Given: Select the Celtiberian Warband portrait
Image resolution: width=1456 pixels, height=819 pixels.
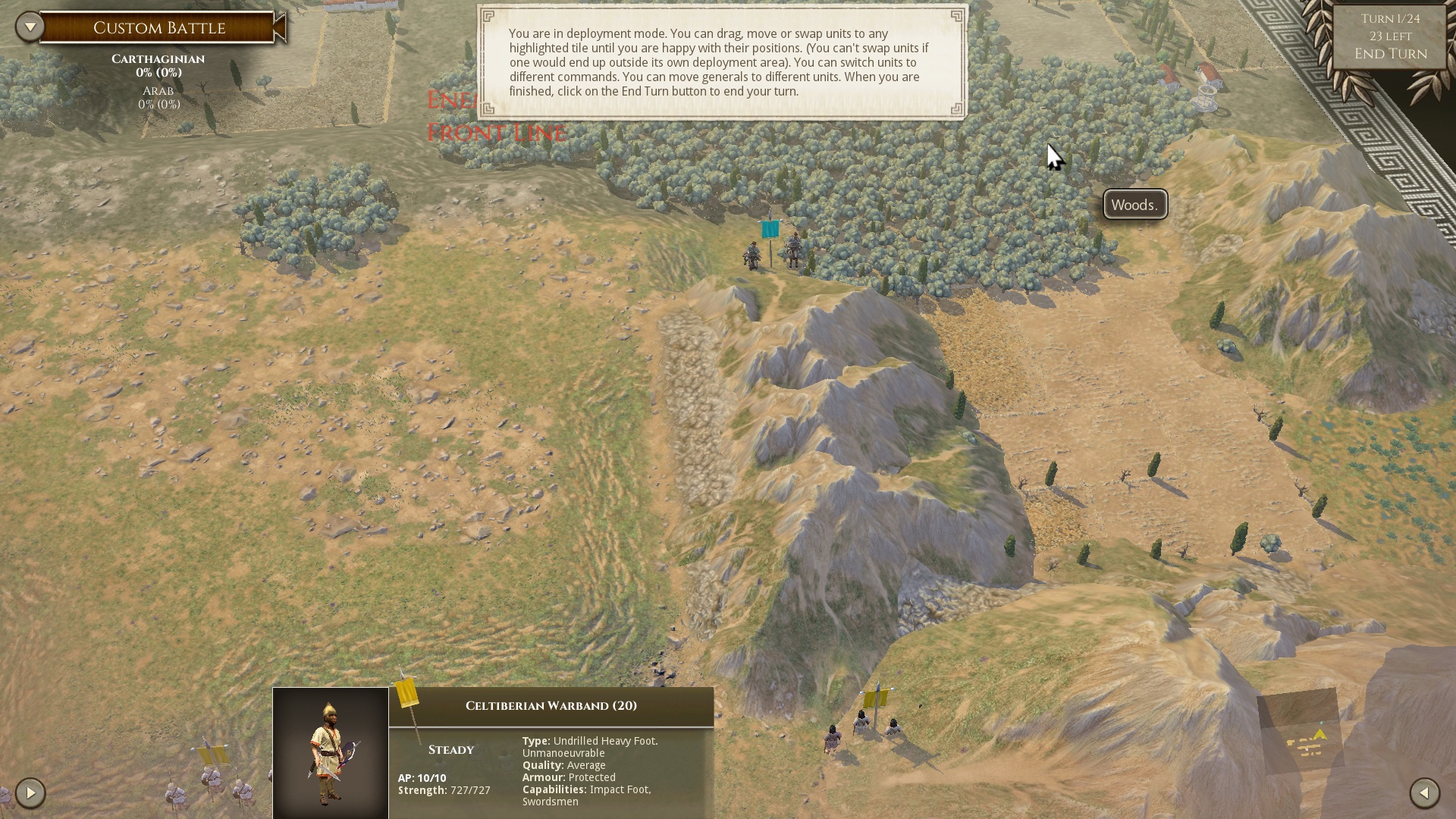Looking at the screenshot, I should (x=331, y=752).
